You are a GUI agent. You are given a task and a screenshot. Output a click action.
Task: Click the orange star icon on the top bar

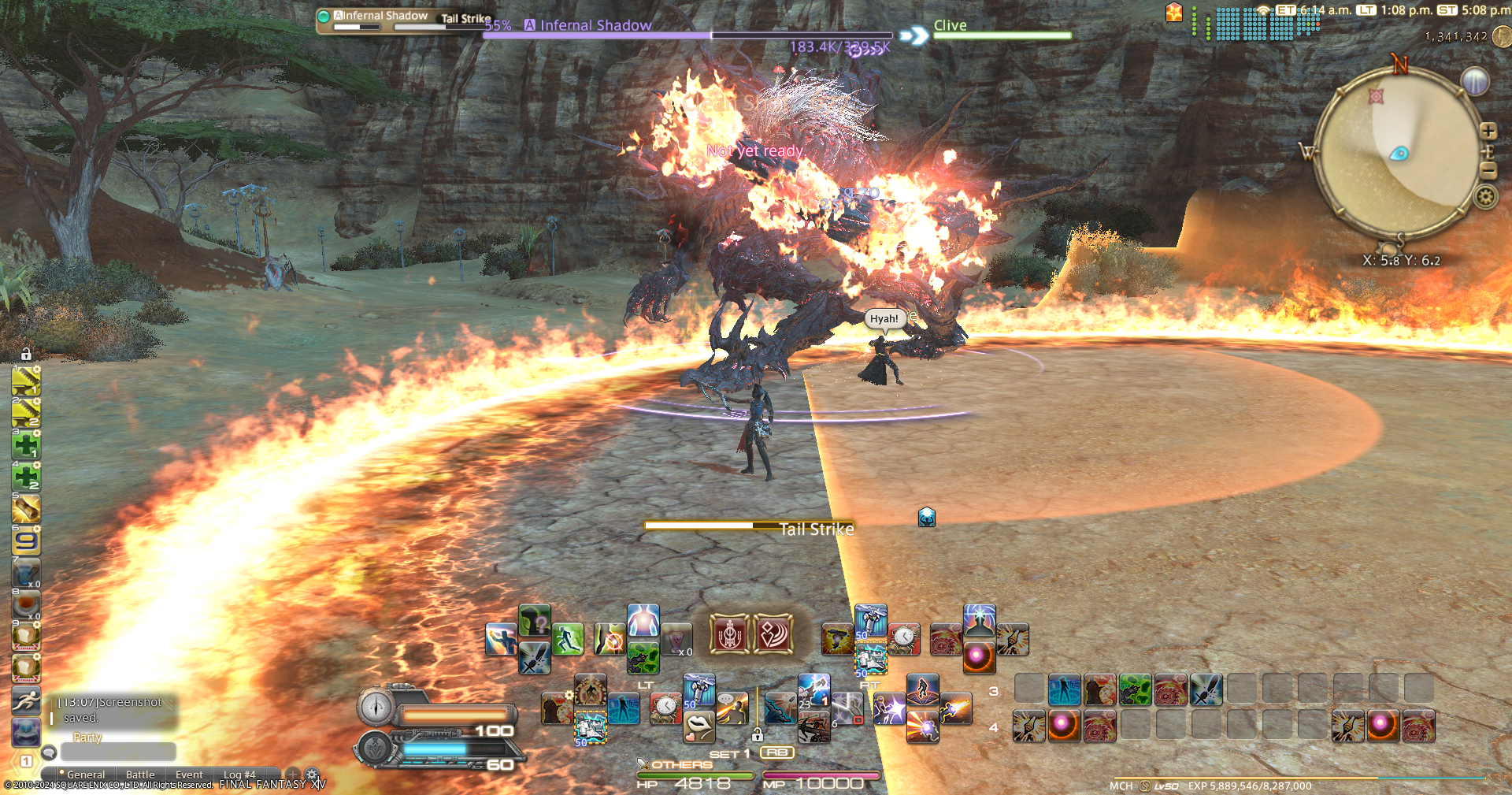[1174, 13]
